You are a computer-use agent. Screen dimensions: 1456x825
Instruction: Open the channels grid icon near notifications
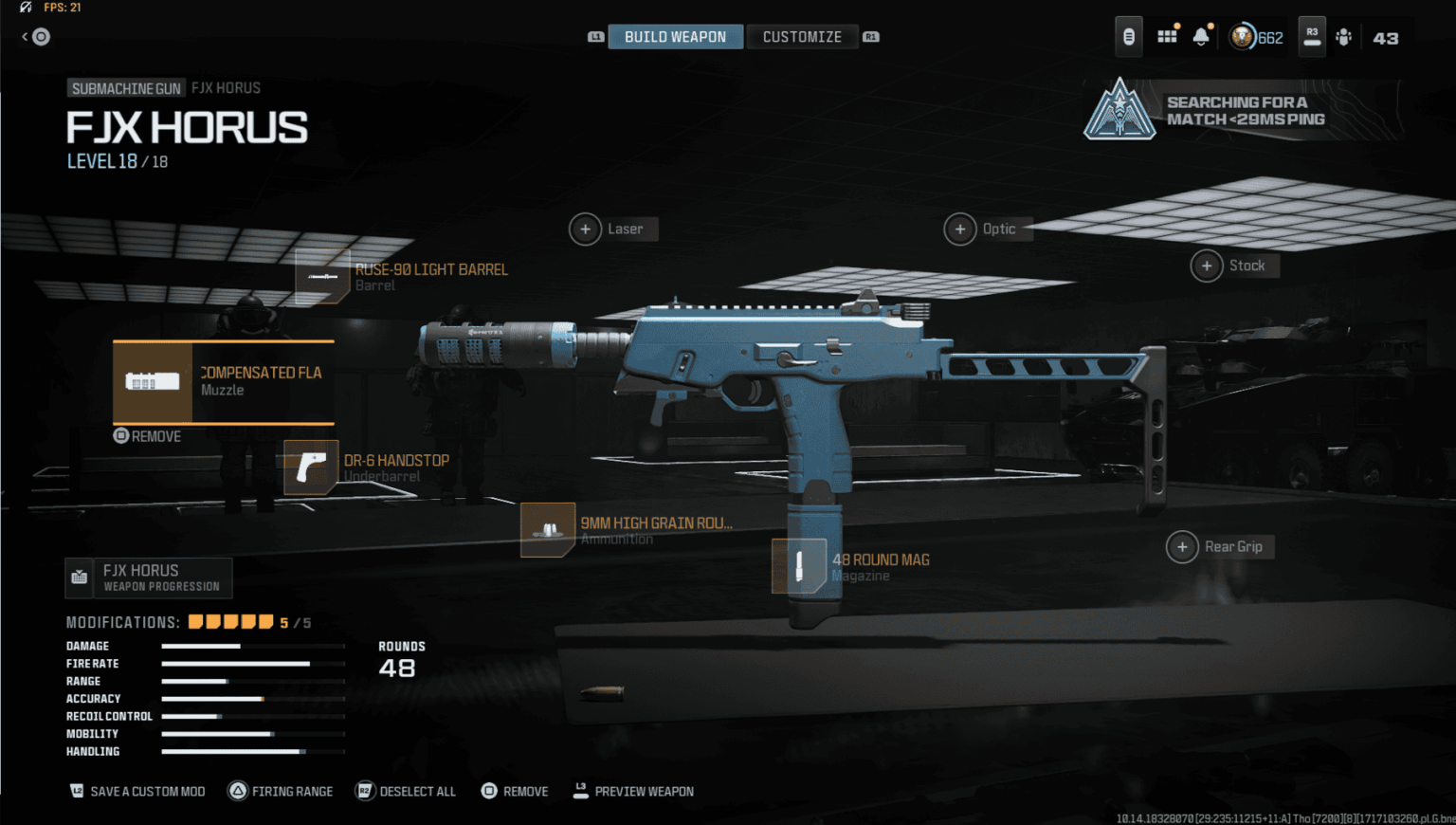pyautogui.click(x=1167, y=35)
